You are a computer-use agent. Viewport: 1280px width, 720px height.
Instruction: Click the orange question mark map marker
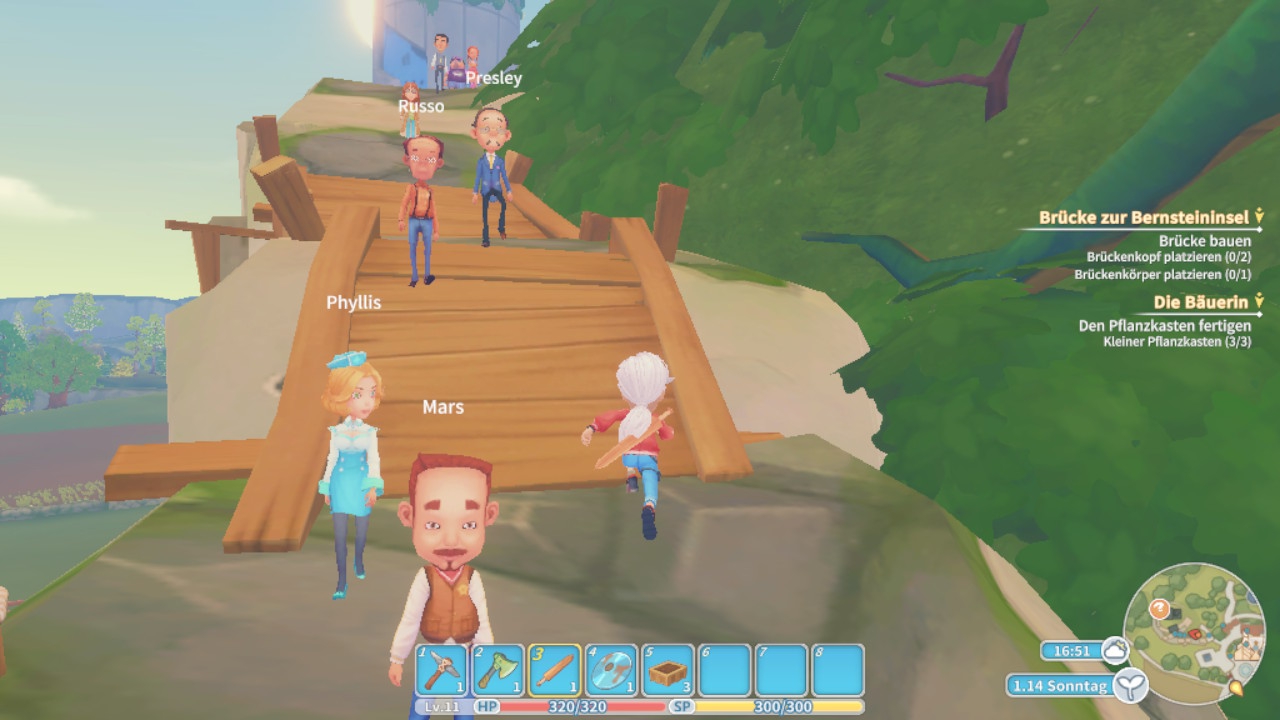tap(1159, 608)
